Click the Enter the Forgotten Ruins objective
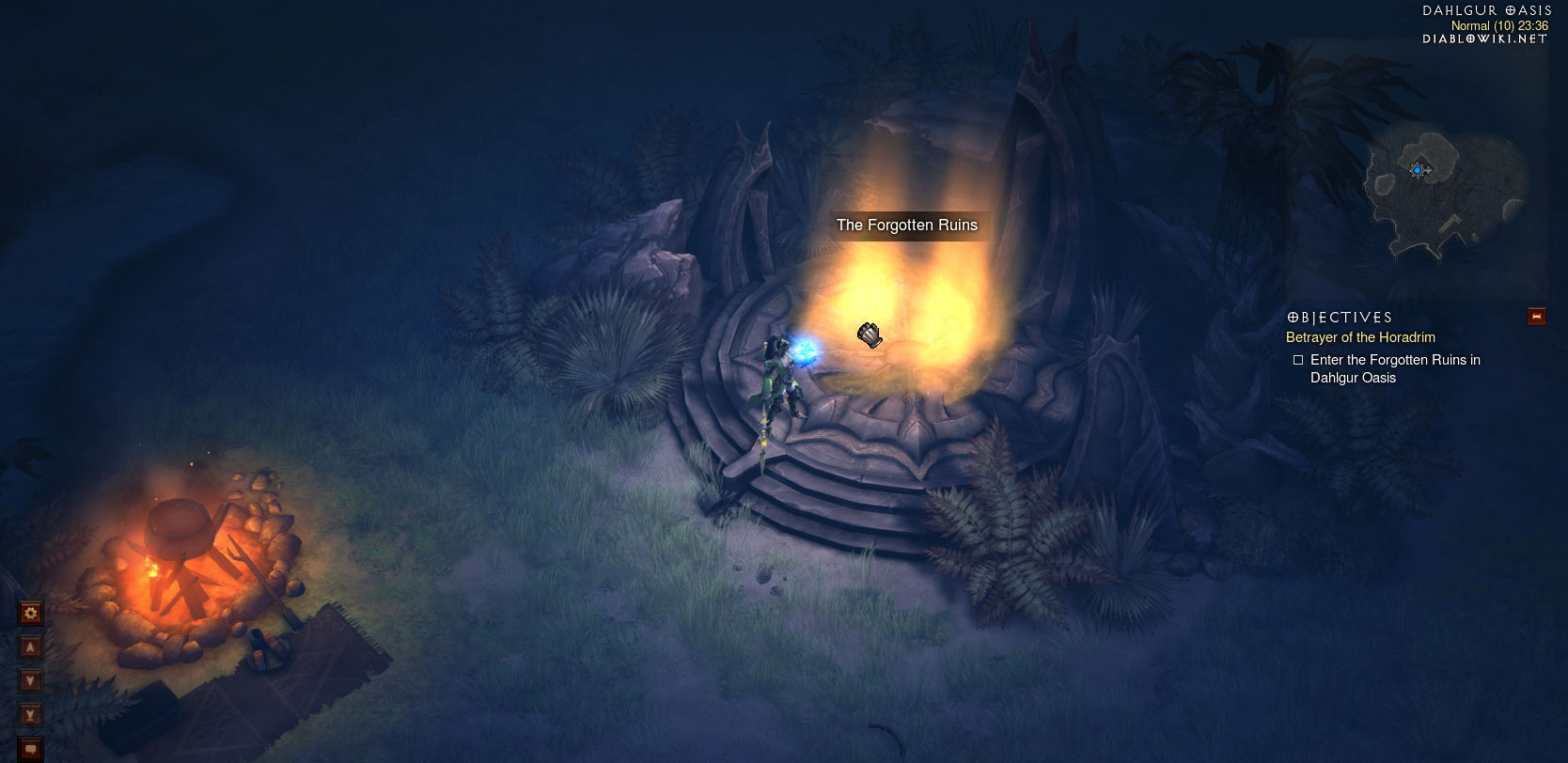1568x763 pixels. click(1395, 368)
